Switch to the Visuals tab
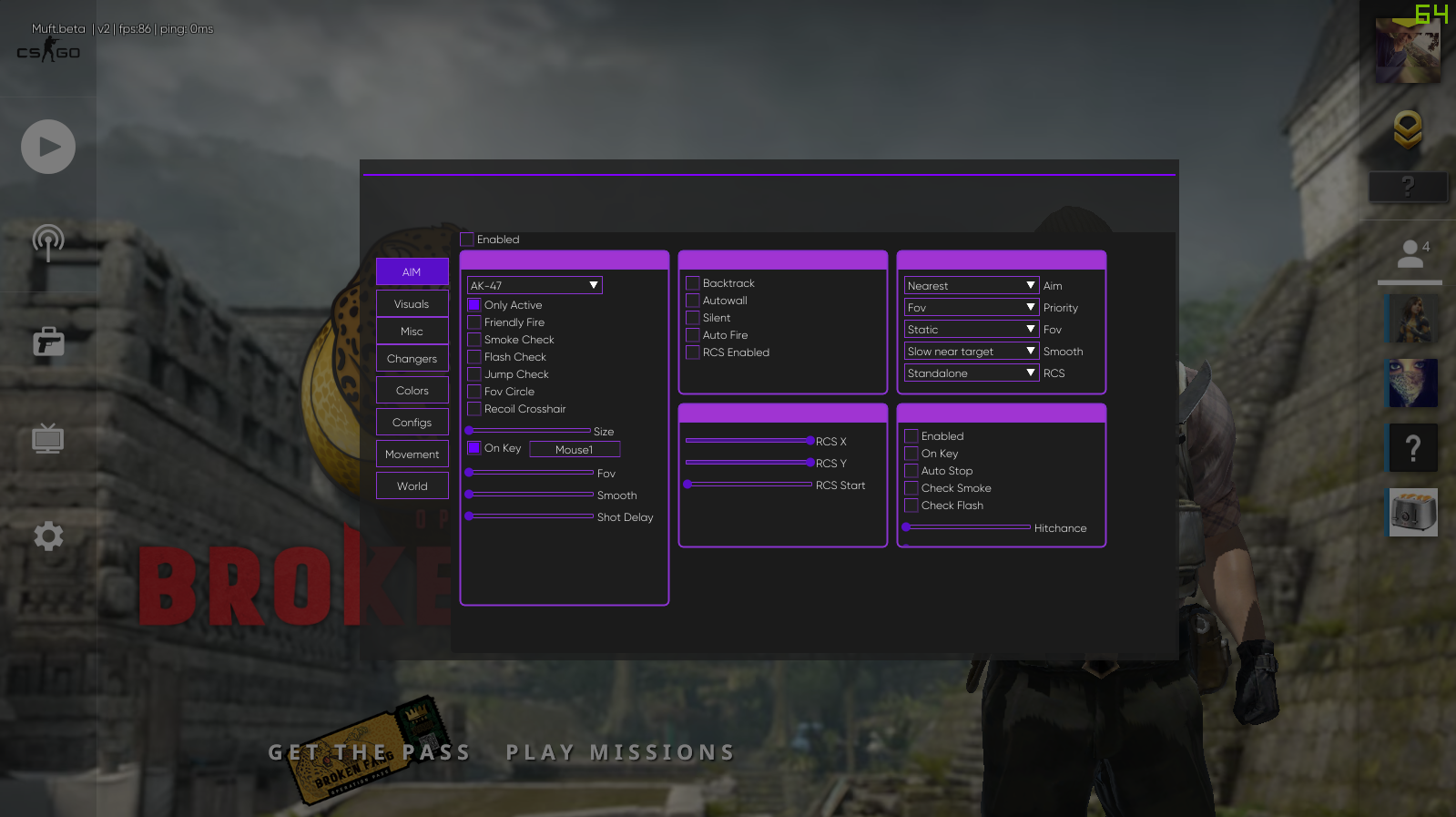 (412, 304)
